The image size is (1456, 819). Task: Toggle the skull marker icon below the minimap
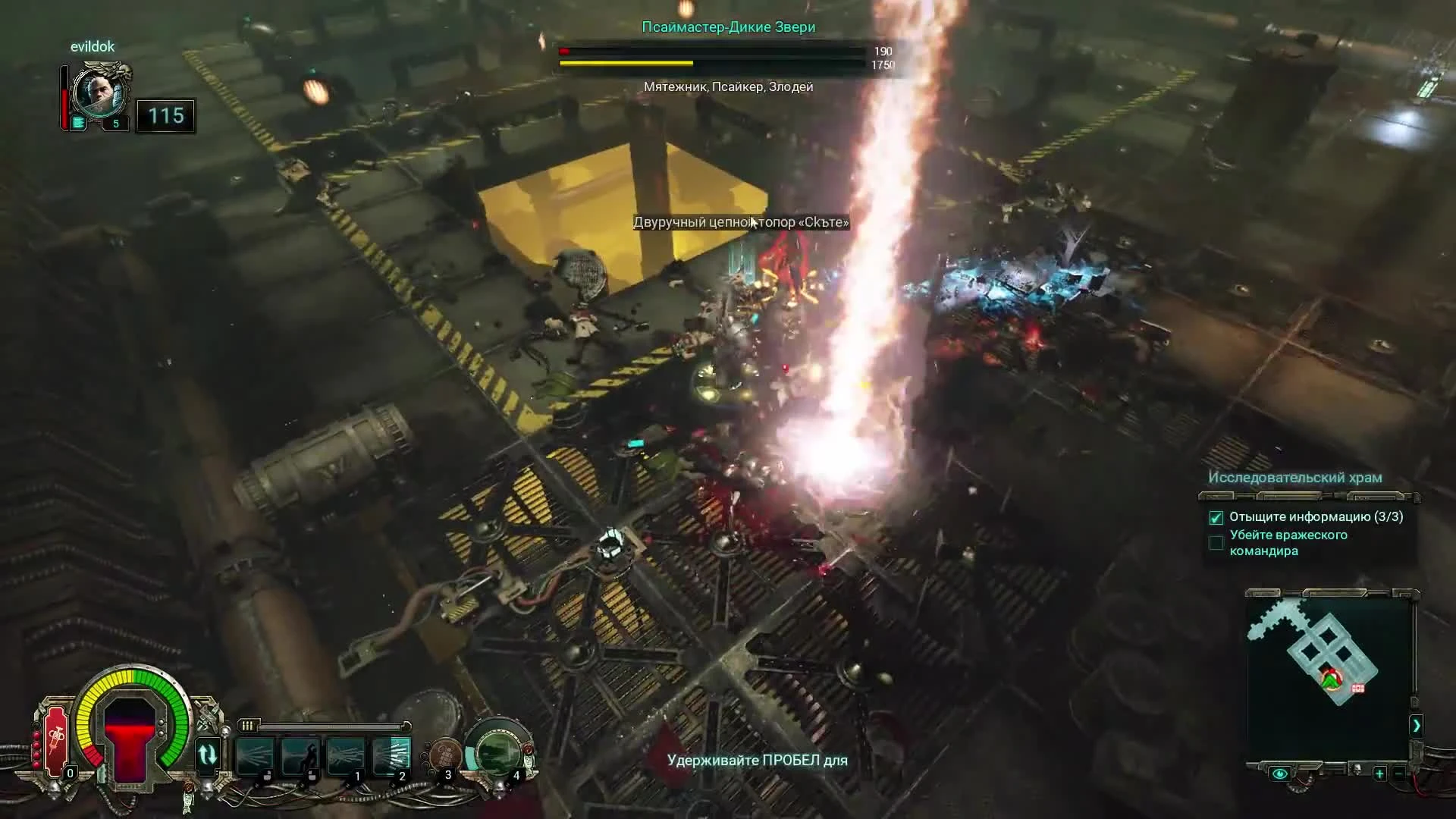click(x=1357, y=769)
